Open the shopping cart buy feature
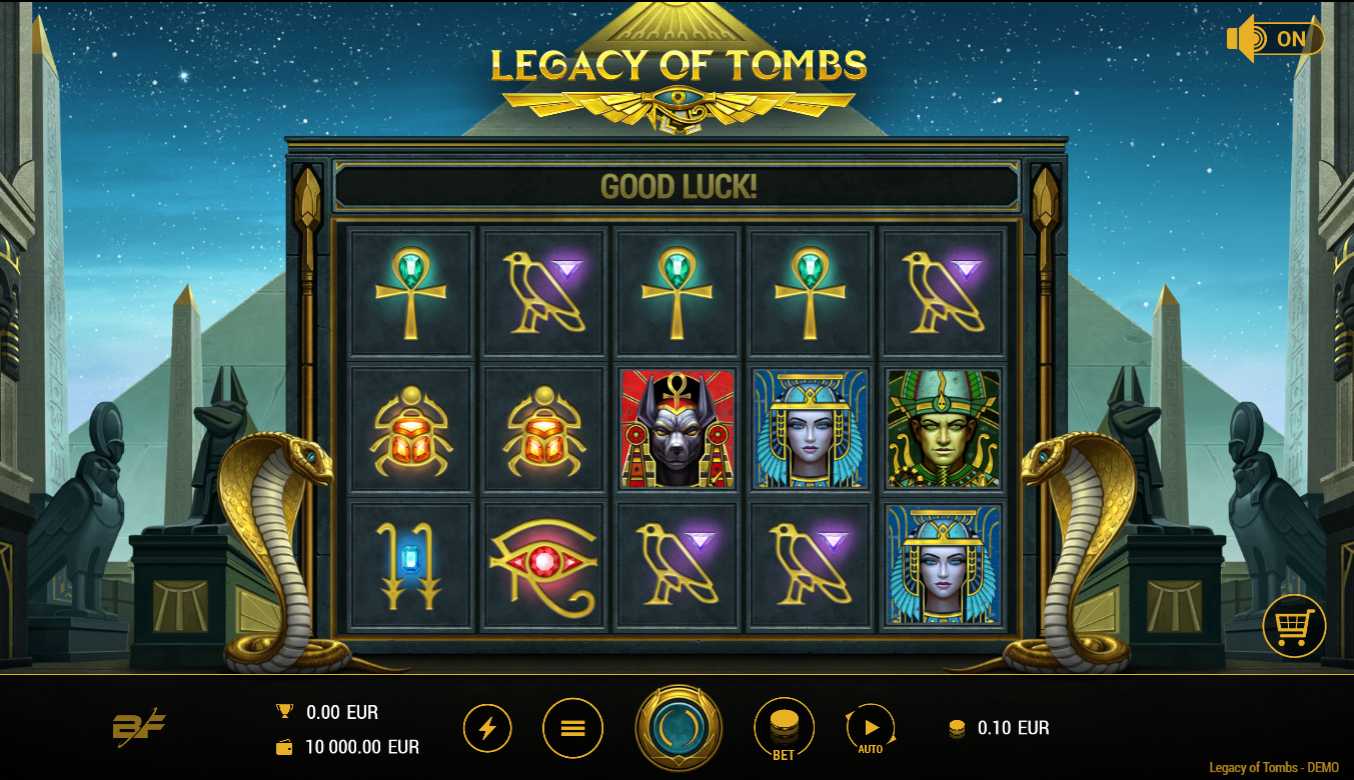This screenshot has height=780, width=1354. (1294, 627)
